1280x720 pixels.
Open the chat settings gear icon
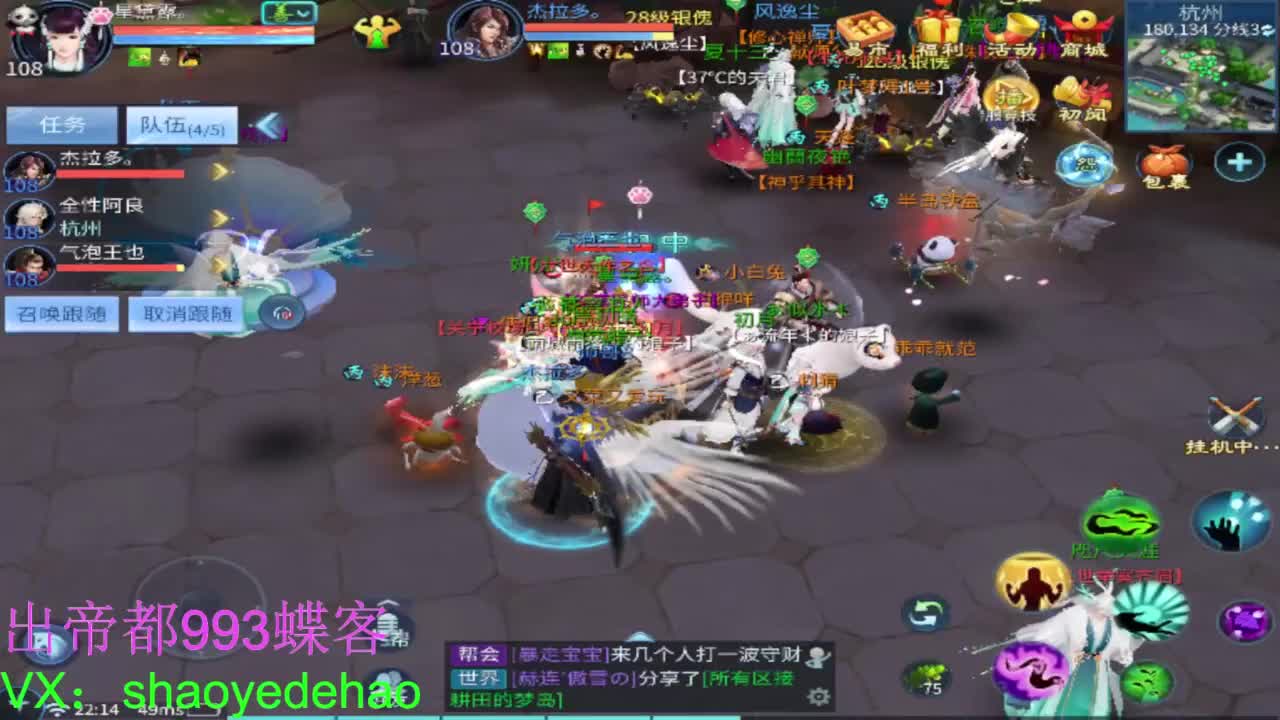coord(819,696)
